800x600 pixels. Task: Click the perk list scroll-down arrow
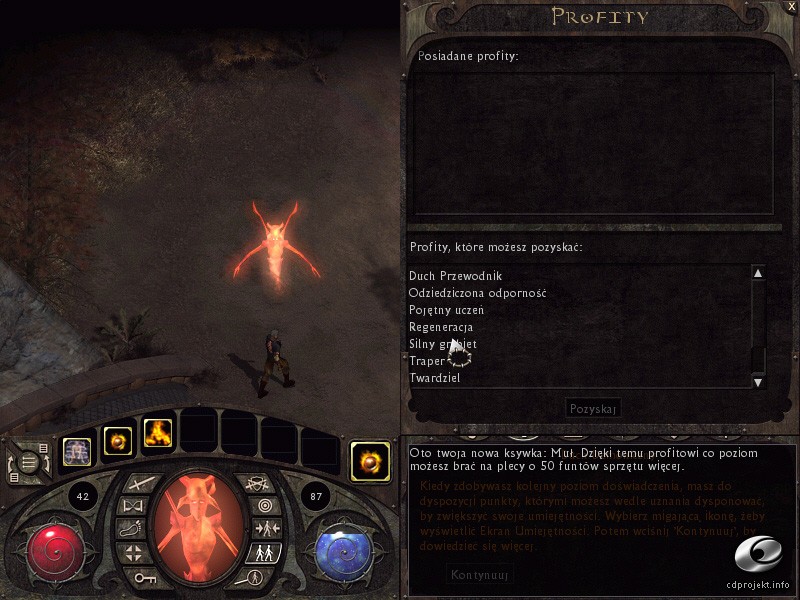coord(758,381)
